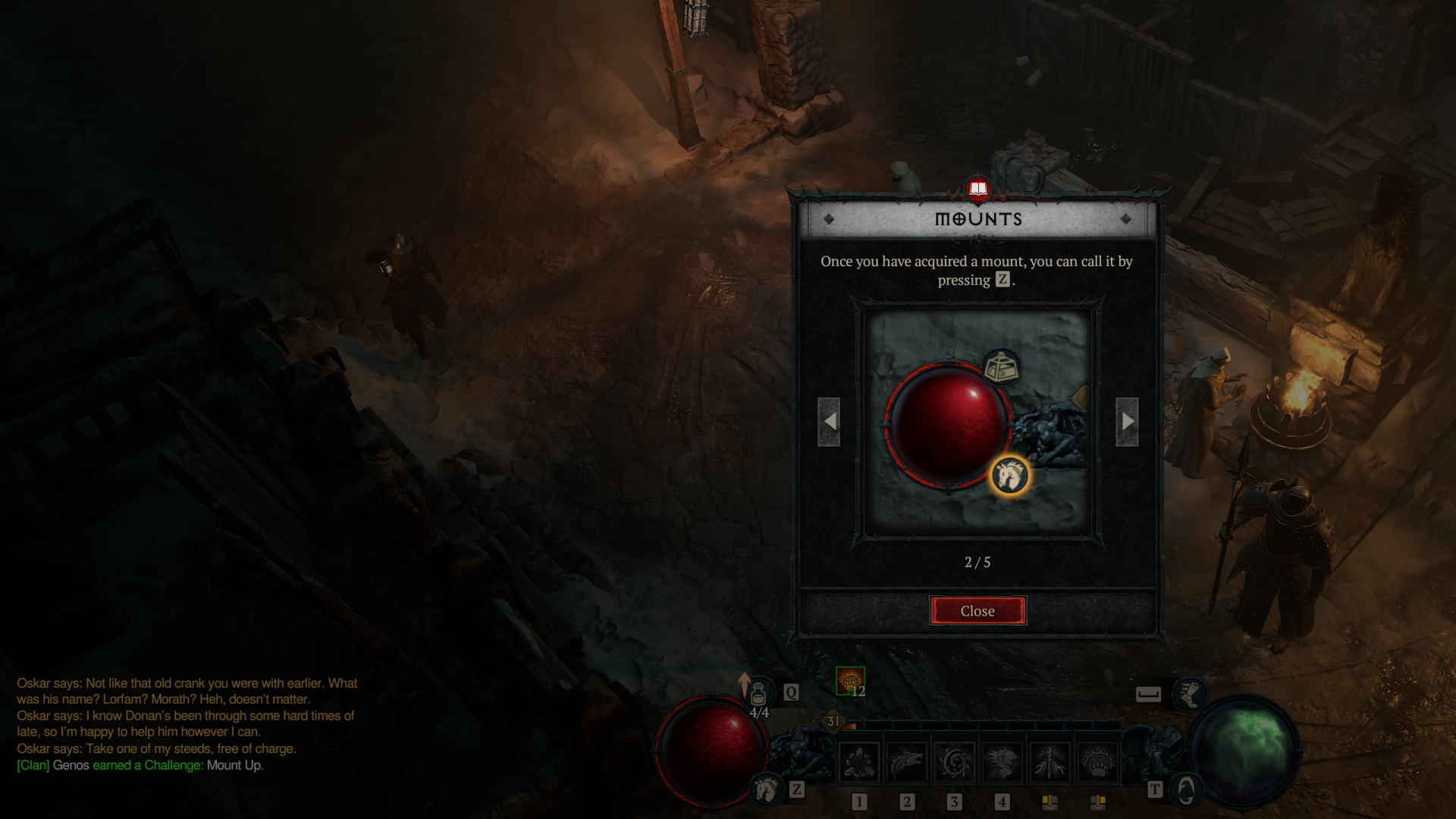1456x819 pixels.
Task: Switch focus to the Mounts title banner
Action: [978, 220]
